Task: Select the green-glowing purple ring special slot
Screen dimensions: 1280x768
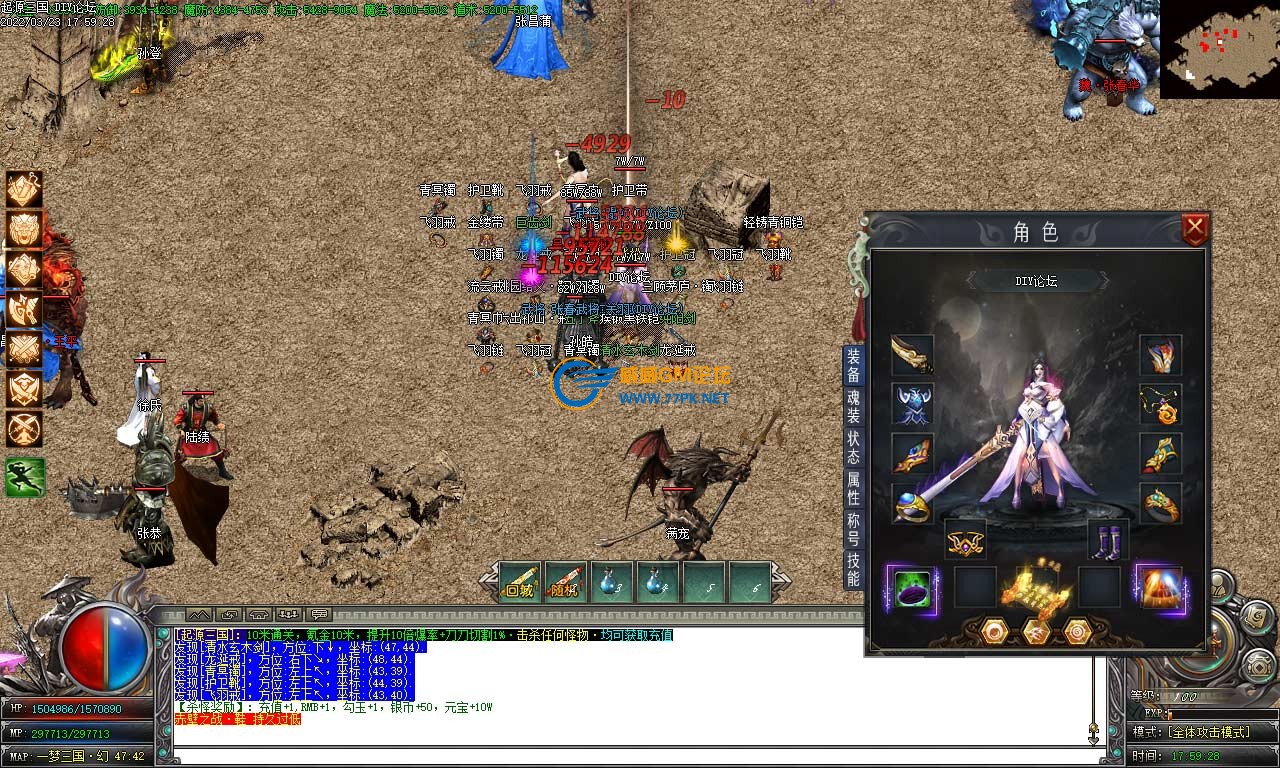Action: point(910,587)
